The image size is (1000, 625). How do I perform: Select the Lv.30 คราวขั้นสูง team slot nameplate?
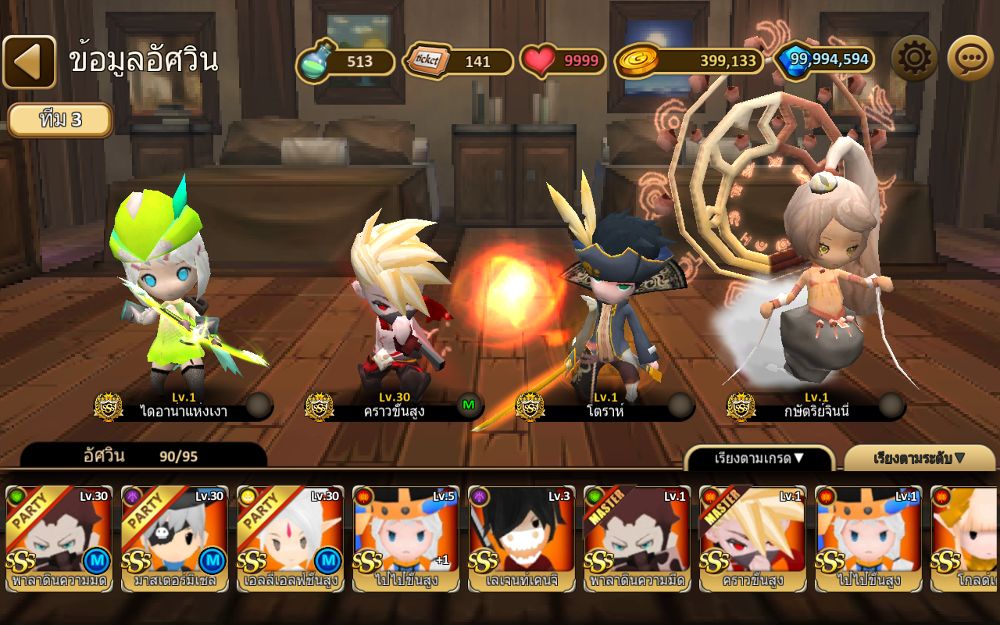pos(394,406)
